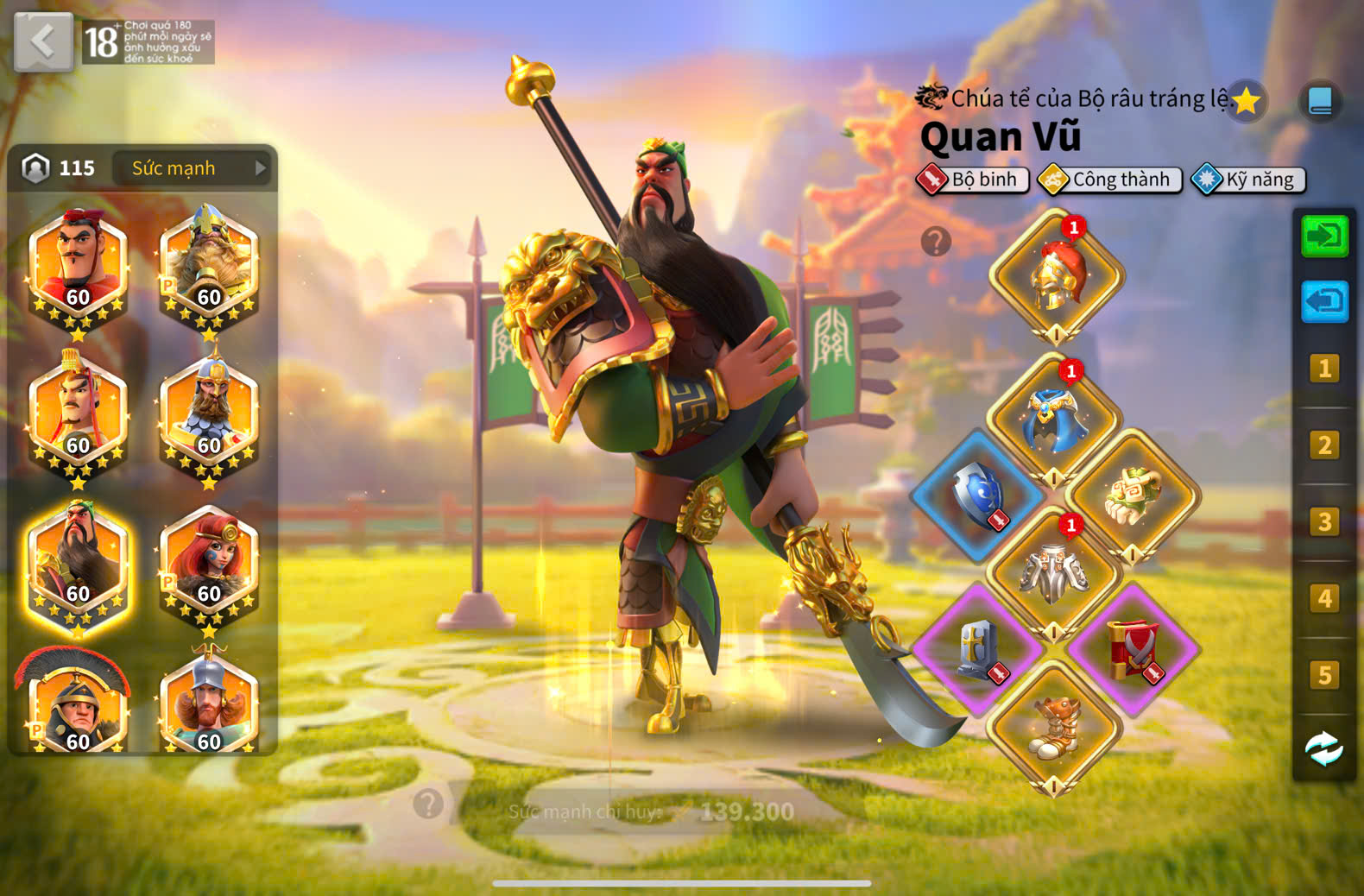Image resolution: width=1364 pixels, height=896 pixels.
Task: Mark Quan Vũ with the star favorite
Action: point(1246,102)
